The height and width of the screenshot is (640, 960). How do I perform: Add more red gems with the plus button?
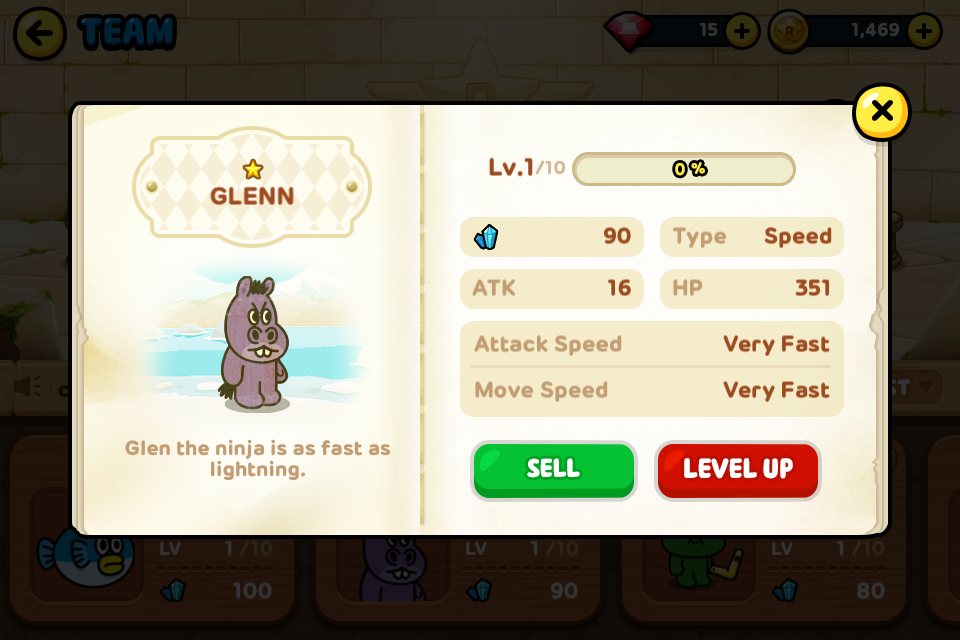pos(741,31)
